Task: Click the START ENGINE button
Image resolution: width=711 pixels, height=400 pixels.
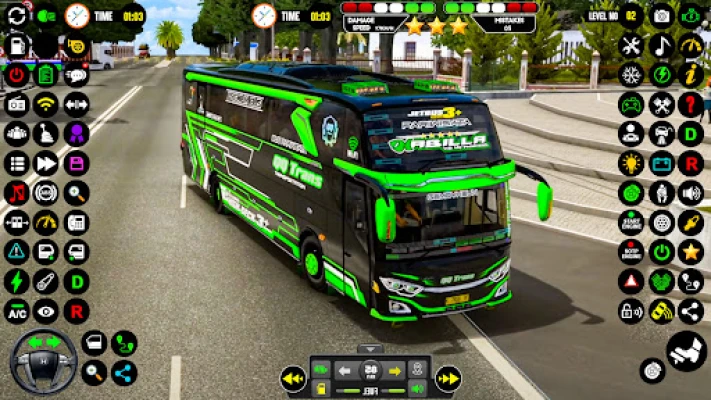Action: click(x=631, y=222)
